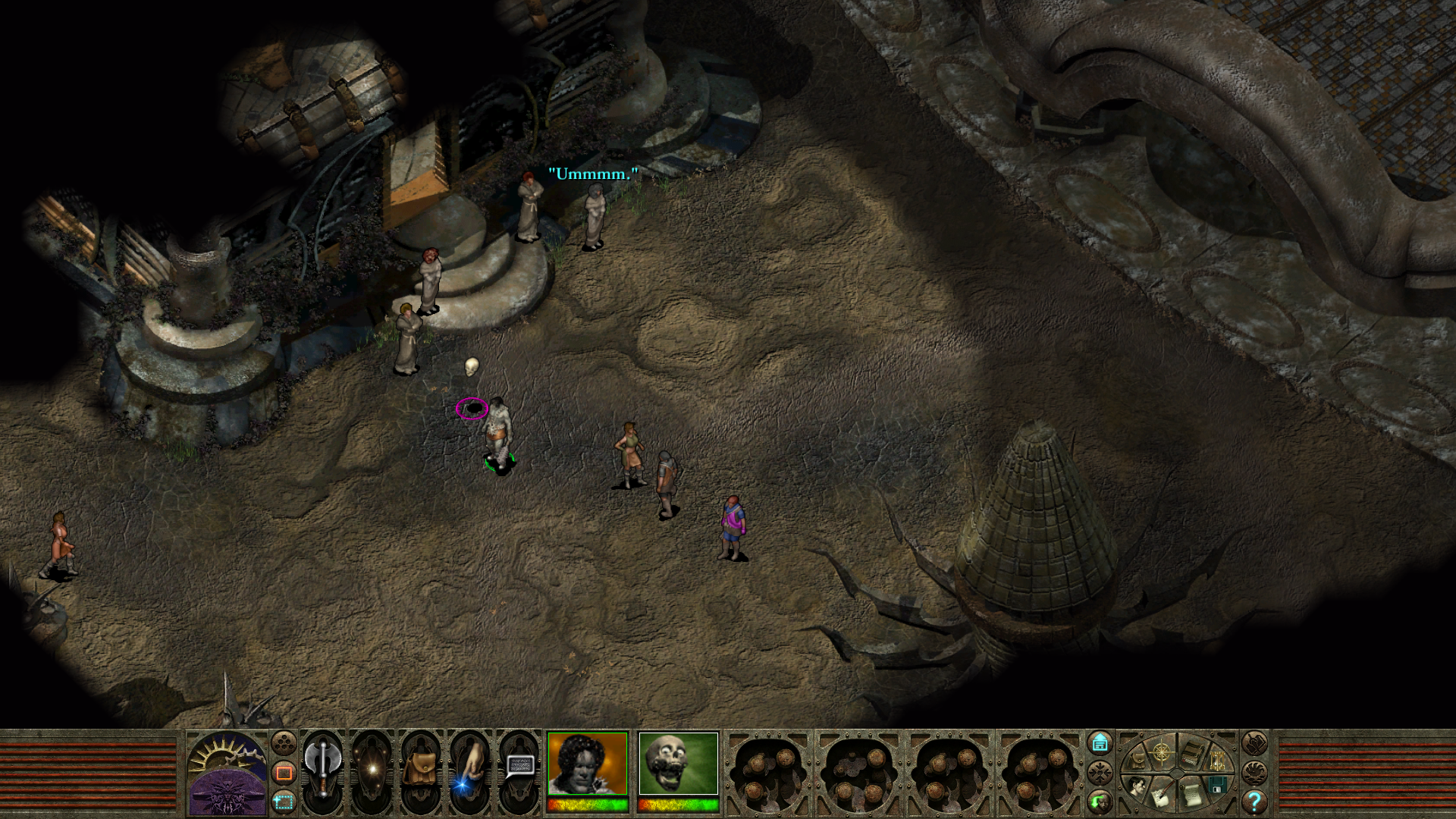Screen dimensions: 1456x819
Task: Save the game with the floppy disk icon
Action: coord(1217,786)
